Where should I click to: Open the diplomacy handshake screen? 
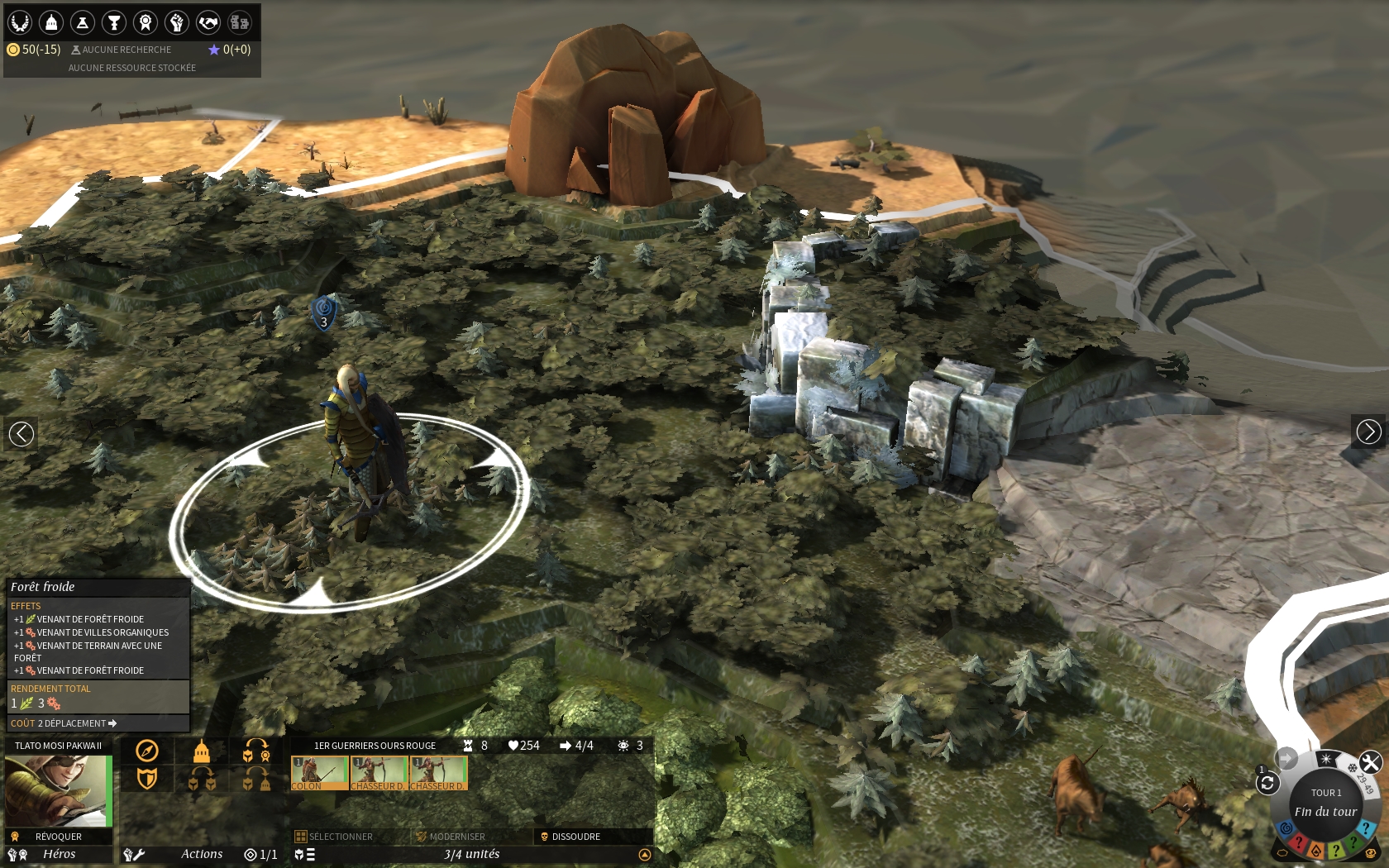[208, 22]
